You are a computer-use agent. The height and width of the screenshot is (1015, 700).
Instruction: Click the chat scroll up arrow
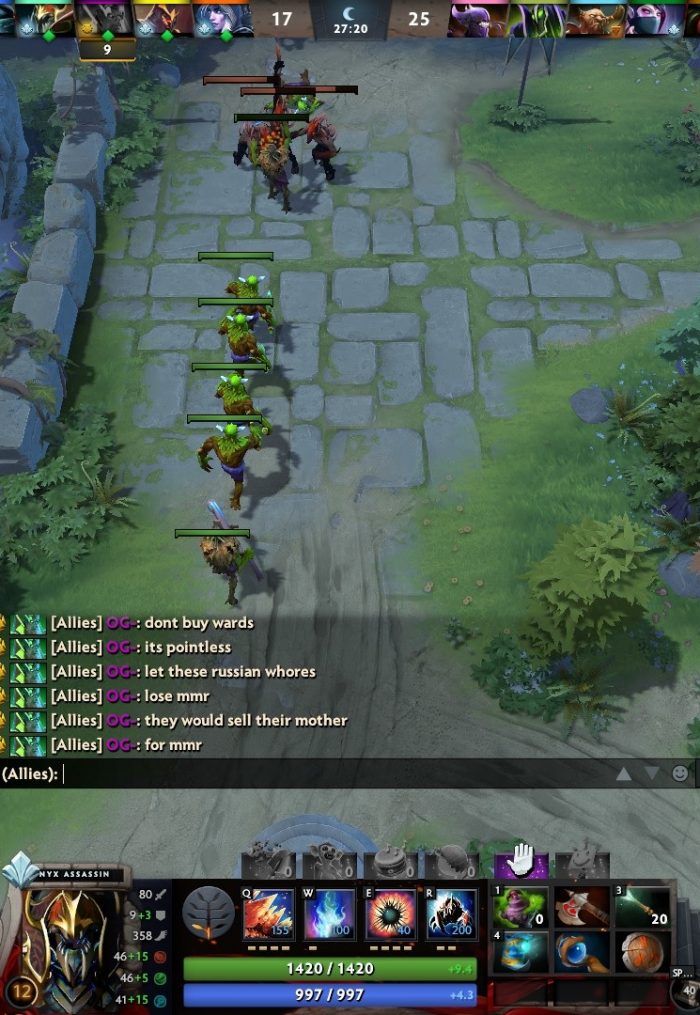pyautogui.click(x=623, y=773)
